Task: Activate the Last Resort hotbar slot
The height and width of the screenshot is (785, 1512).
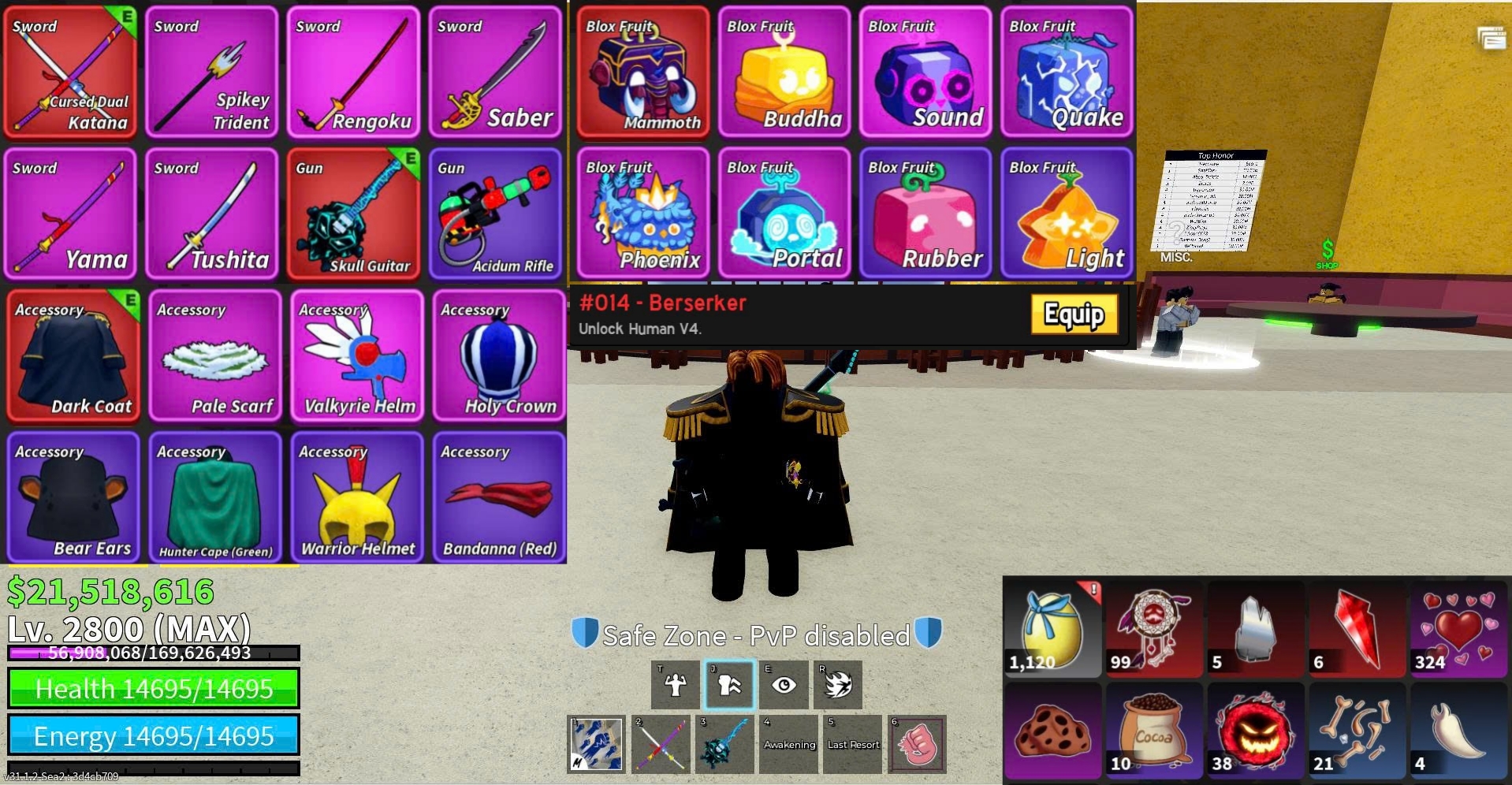Action: [x=853, y=744]
